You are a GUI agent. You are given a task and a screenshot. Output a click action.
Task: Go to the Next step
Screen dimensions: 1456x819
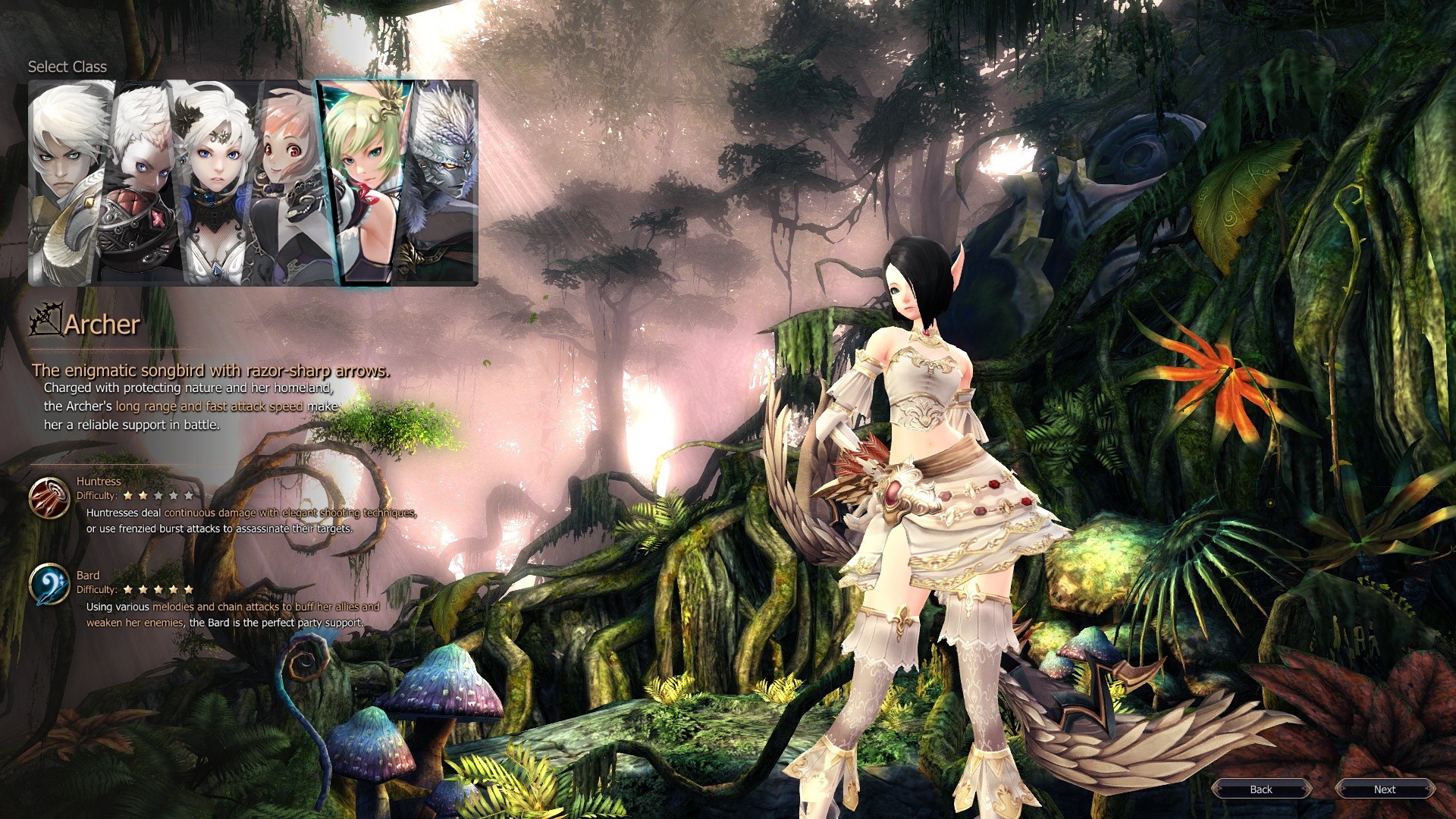[x=1385, y=789]
